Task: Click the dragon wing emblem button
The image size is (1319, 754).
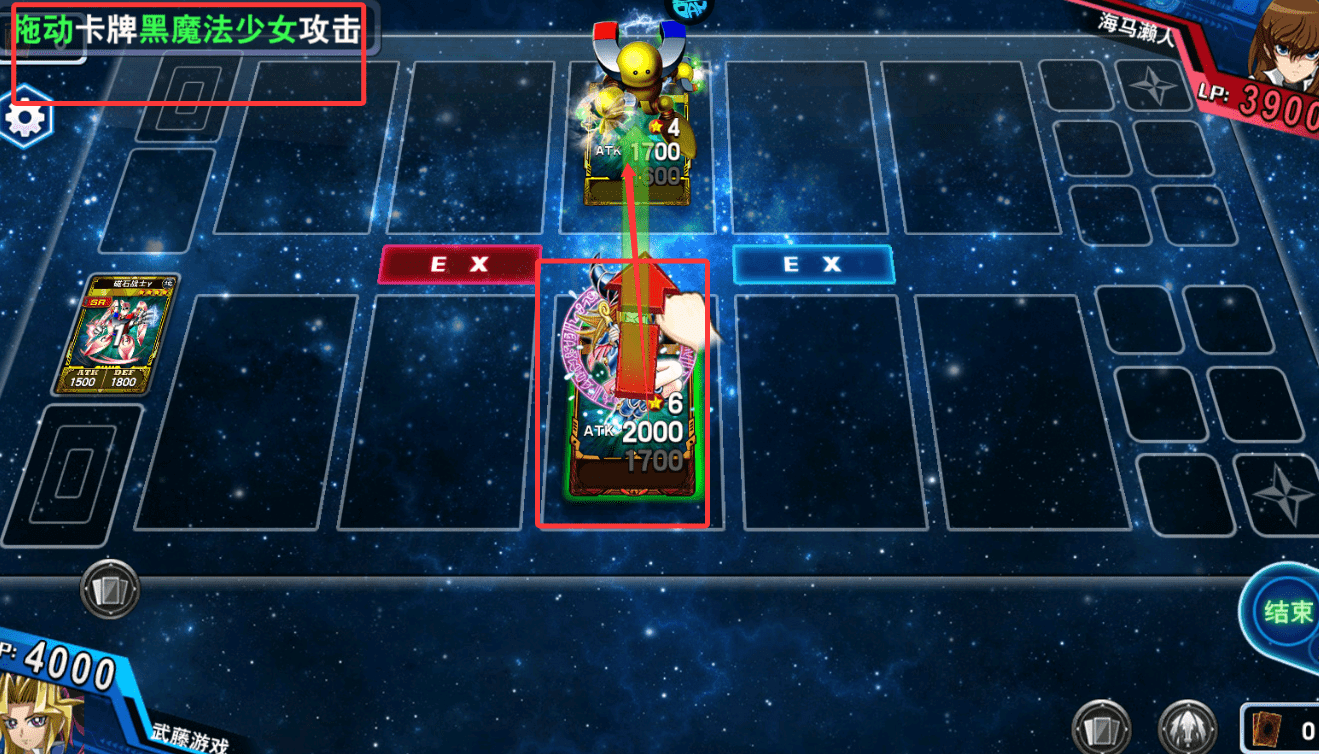Action: pos(1187,728)
